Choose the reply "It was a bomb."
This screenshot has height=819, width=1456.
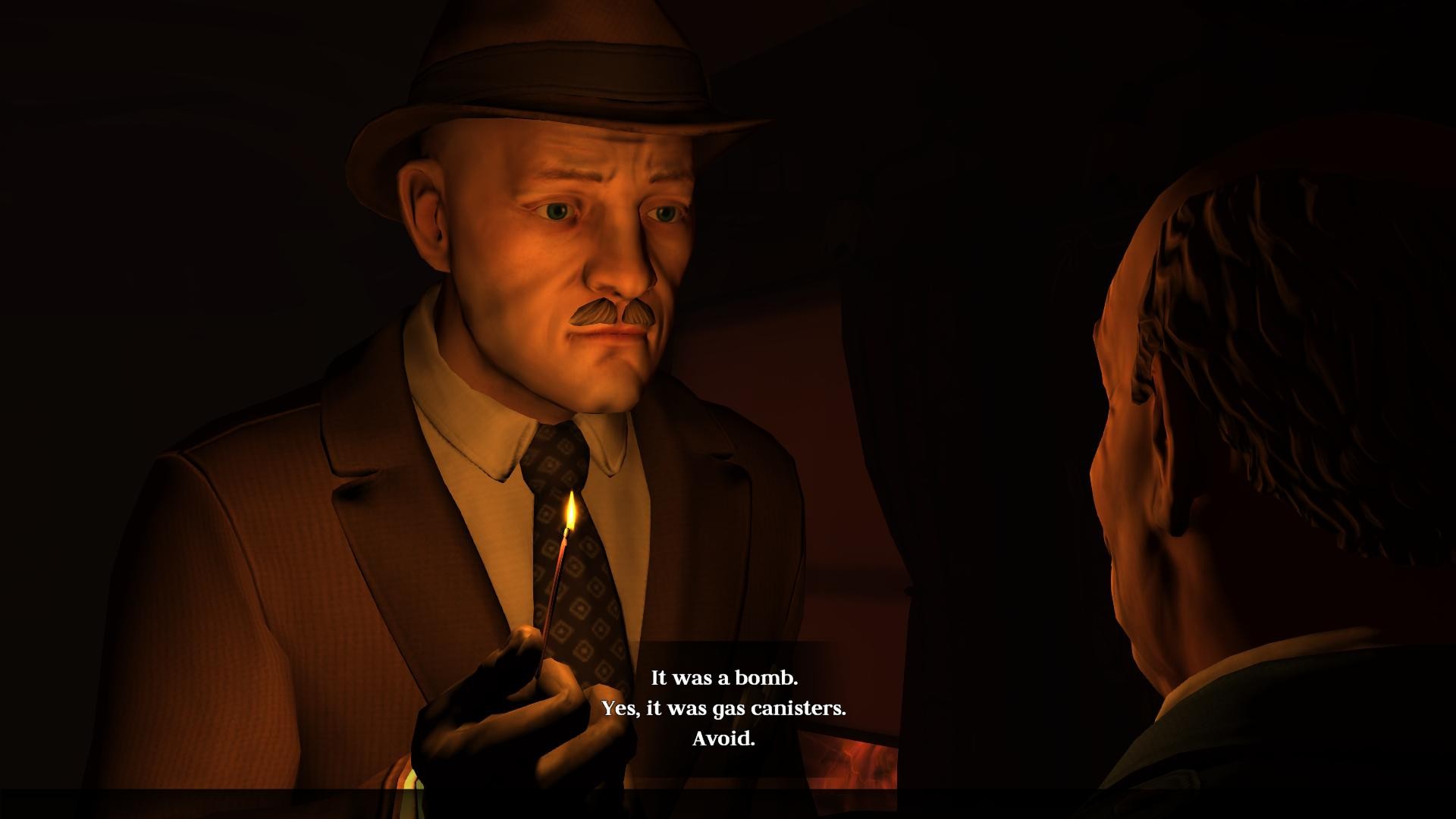coord(724,677)
